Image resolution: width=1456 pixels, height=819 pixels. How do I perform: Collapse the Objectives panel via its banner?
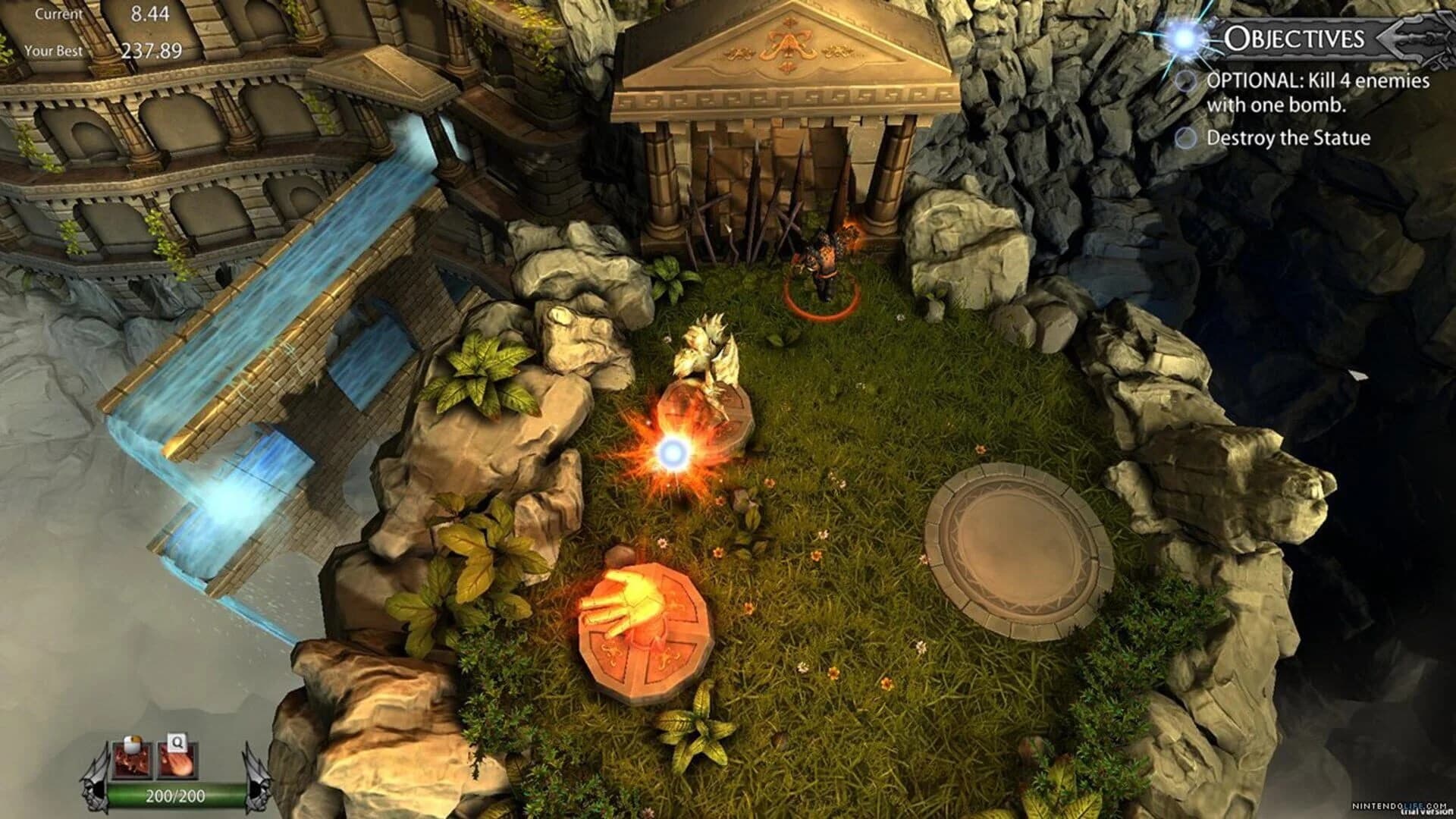pos(1295,36)
